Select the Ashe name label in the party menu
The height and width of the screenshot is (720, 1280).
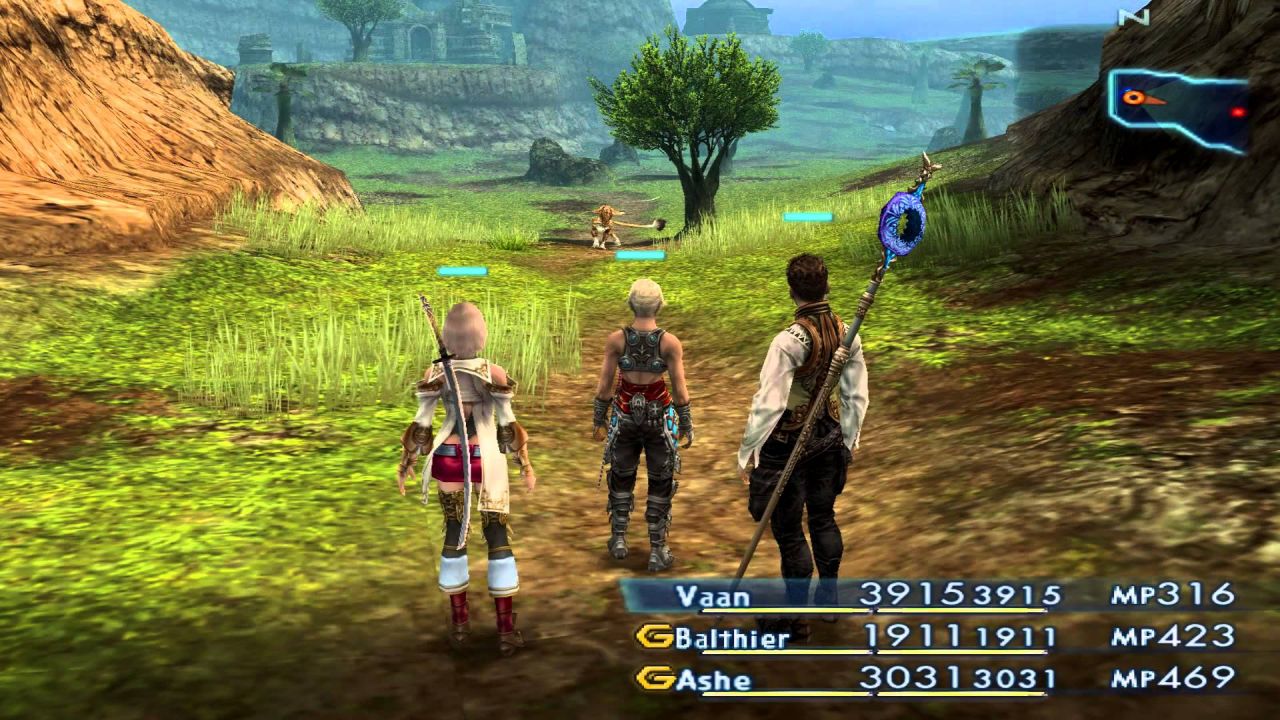click(716, 679)
